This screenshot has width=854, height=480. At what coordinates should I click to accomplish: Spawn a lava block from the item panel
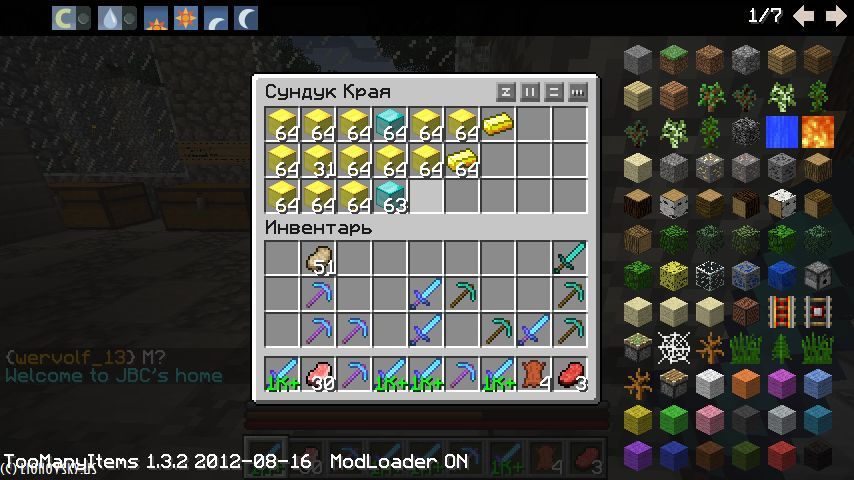pyautogui.click(x=817, y=132)
